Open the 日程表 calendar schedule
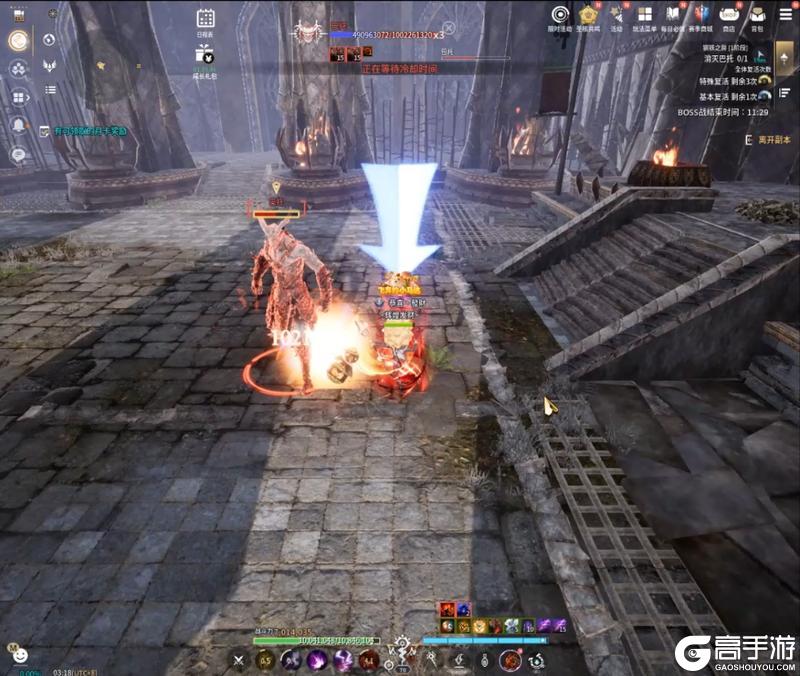The image size is (800, 676). pos(205,20)
